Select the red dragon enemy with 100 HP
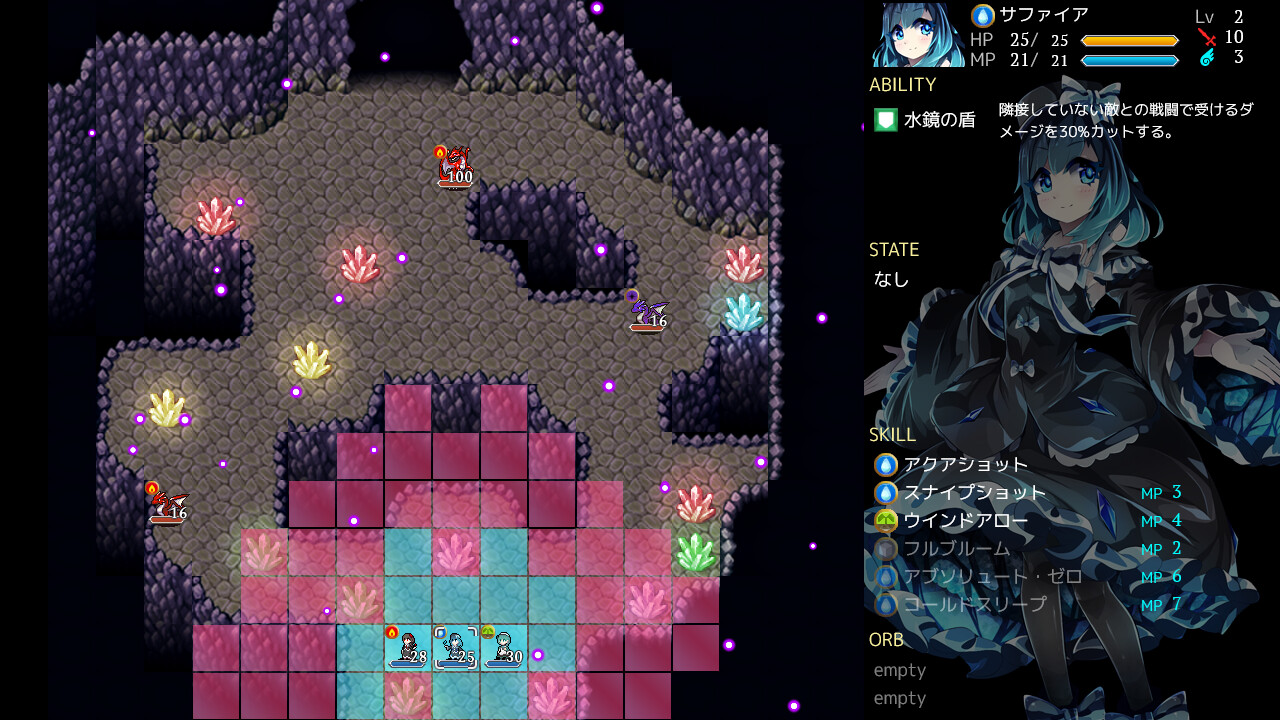Image resolution: width=1280 pixels, height=720 pixels. click(455, 165)
